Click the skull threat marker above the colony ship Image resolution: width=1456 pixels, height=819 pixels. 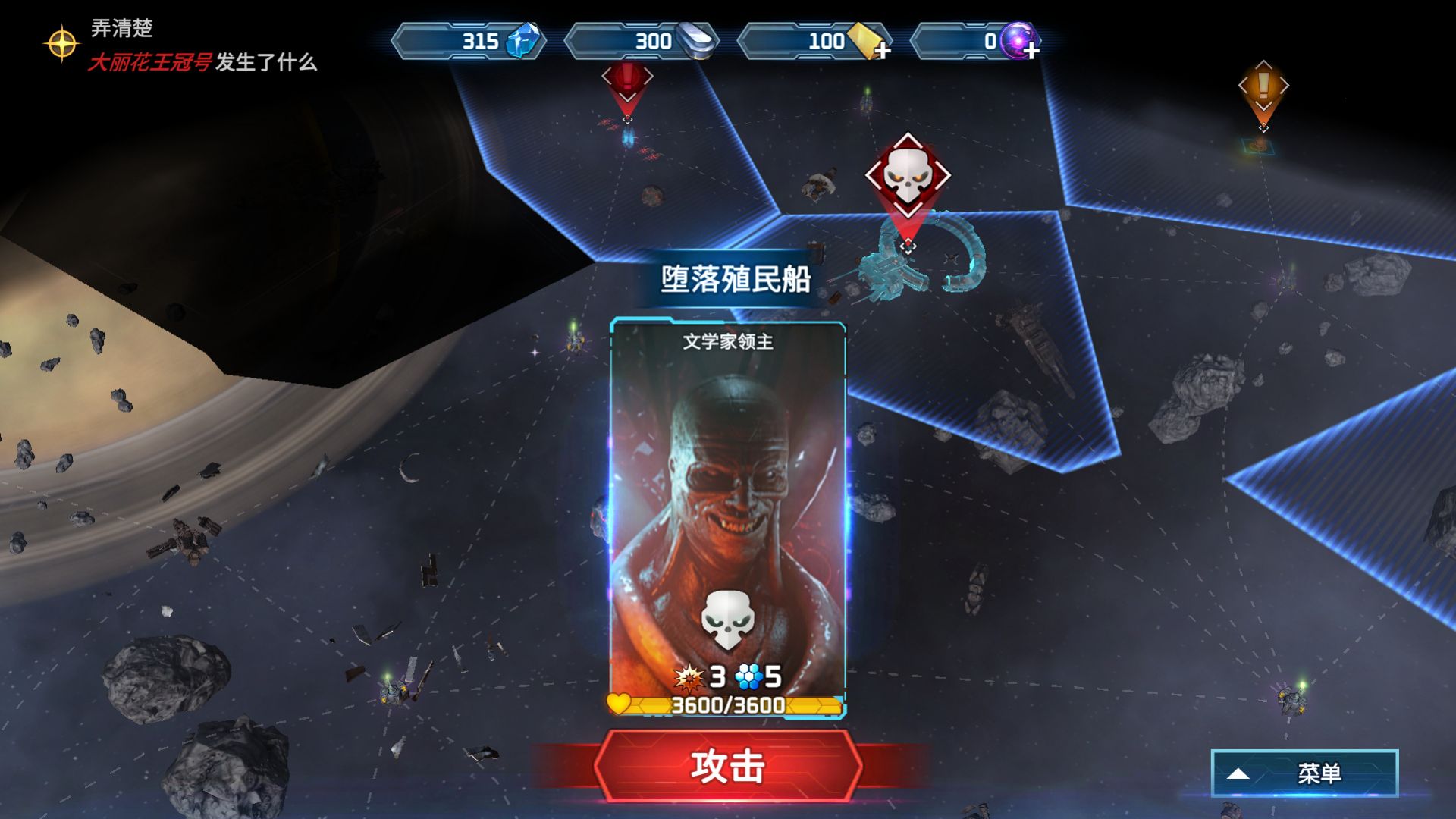tap(907, 176)
